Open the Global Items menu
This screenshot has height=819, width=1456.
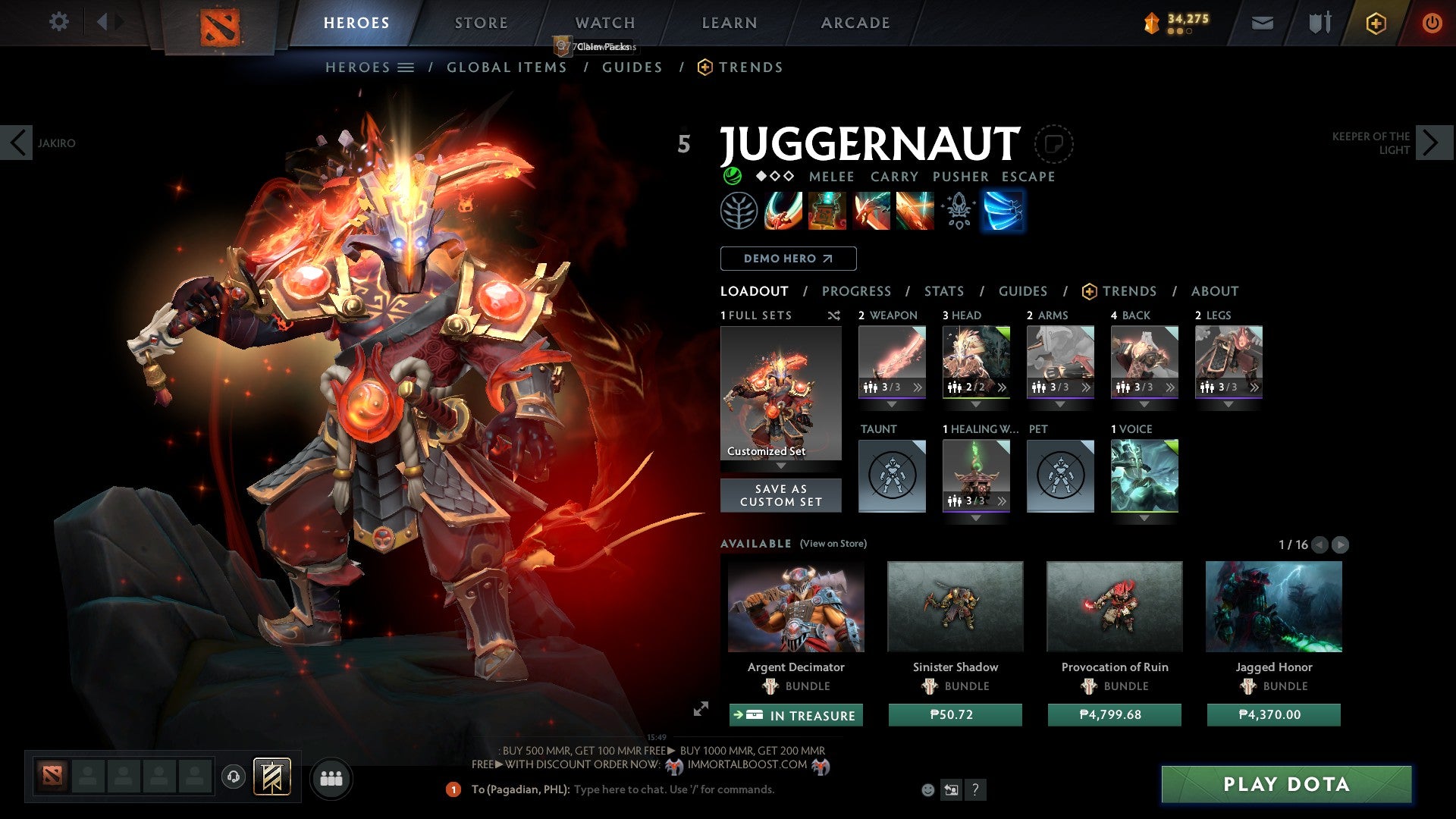(x=507, y=67)
